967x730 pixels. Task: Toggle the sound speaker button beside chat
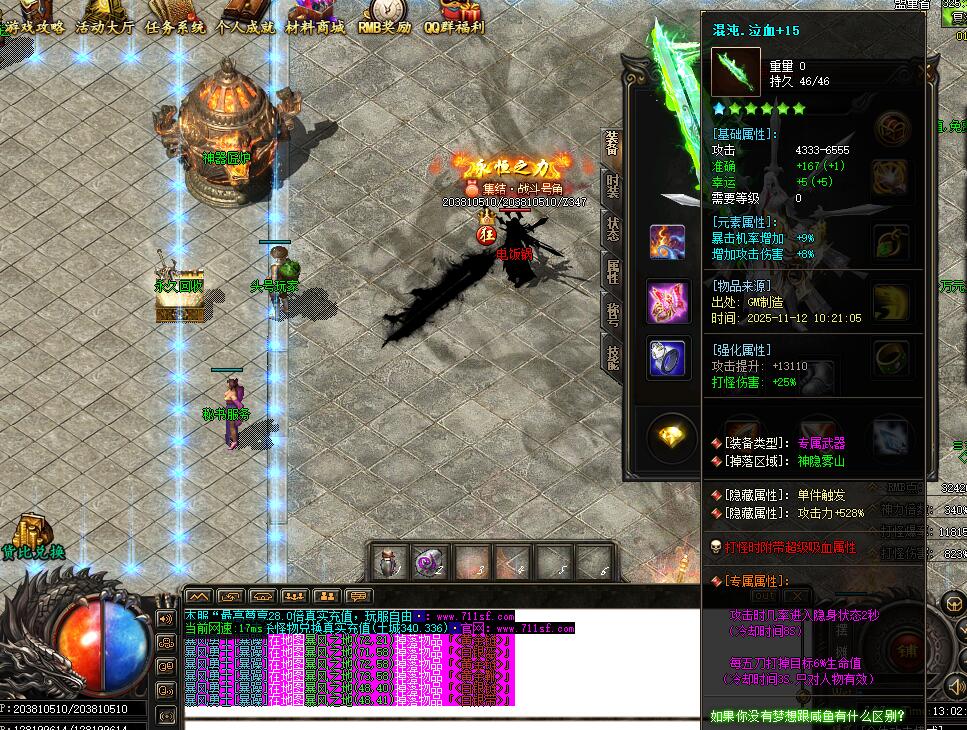coord(166,618)
